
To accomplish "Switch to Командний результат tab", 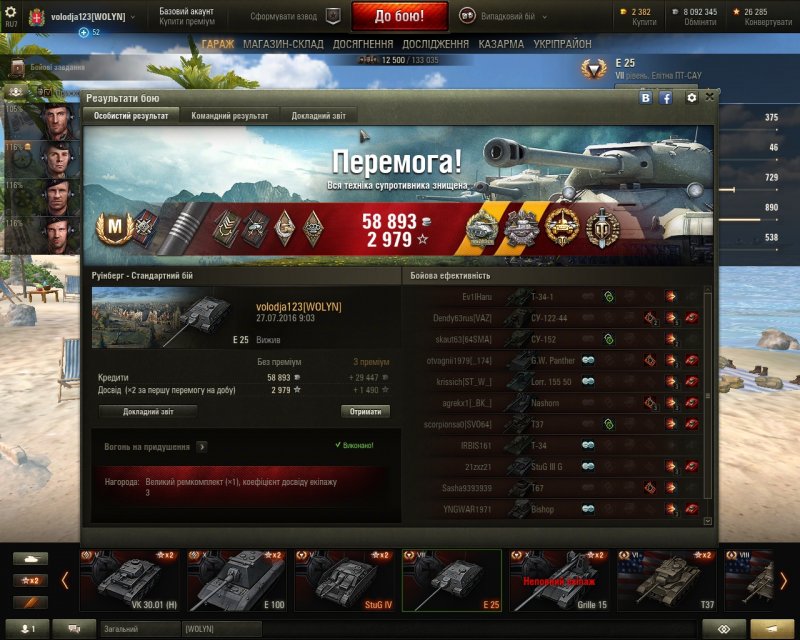I will [x=229, y=116].
